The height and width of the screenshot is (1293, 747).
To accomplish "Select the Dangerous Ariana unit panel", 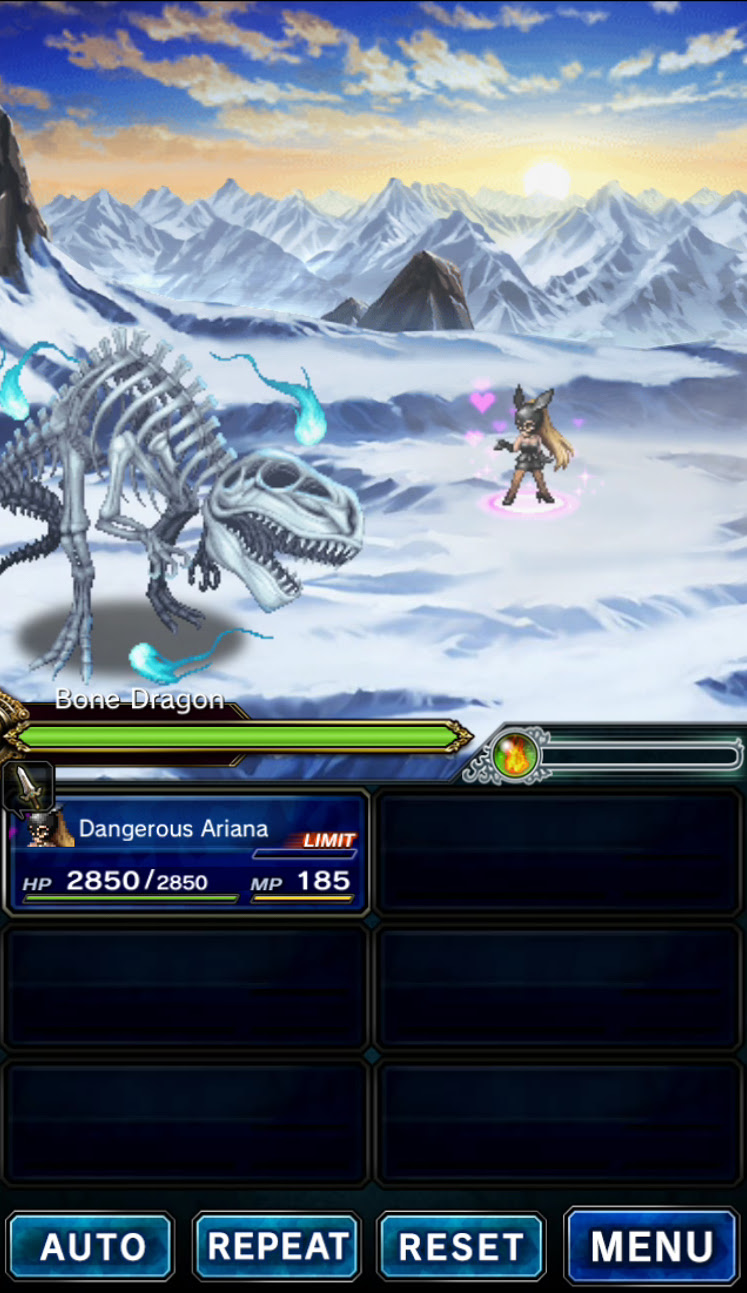I will coord(188,851).
